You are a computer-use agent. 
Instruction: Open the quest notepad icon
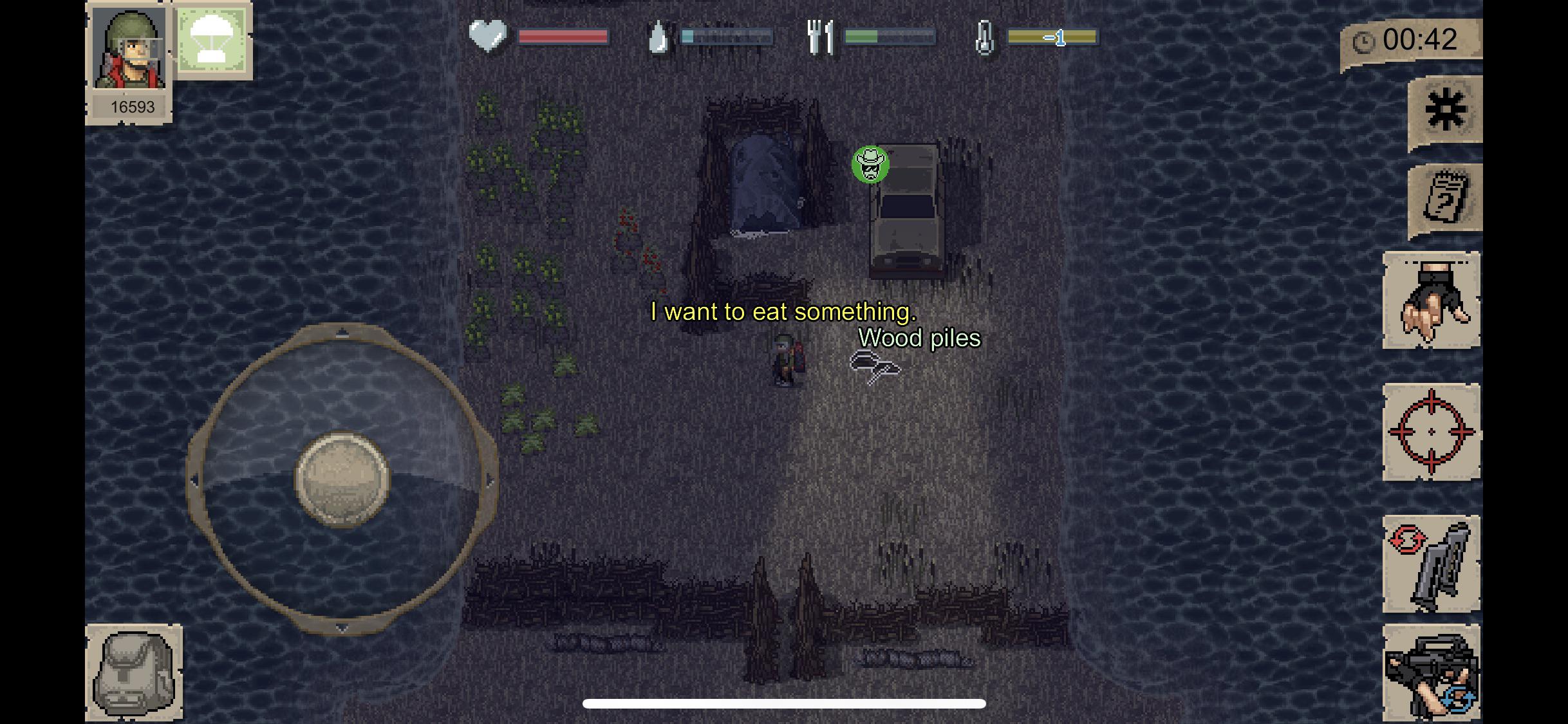pyautogui.click(x=1446, y=196)
